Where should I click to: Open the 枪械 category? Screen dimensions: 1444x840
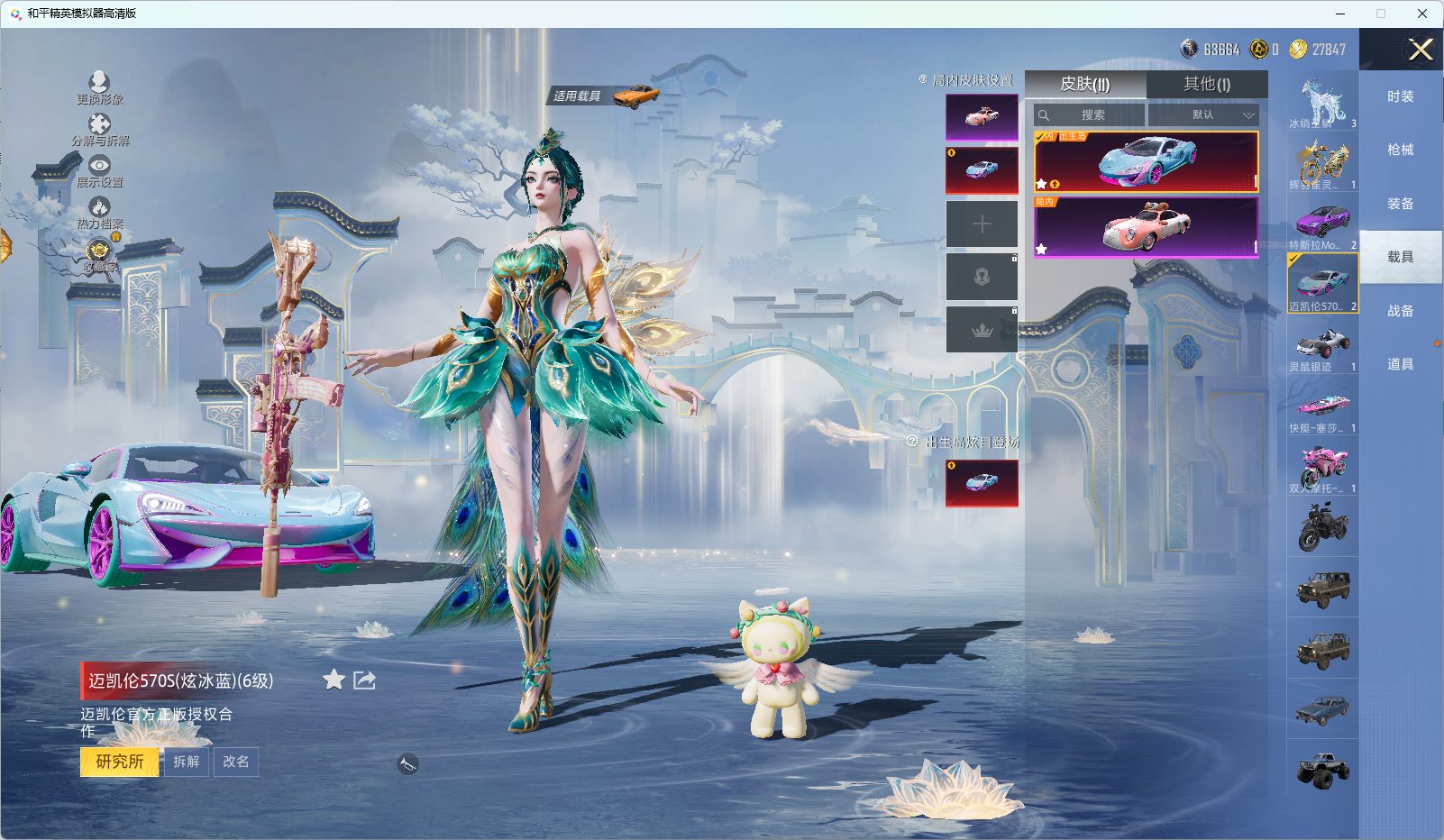(1400, 150)
